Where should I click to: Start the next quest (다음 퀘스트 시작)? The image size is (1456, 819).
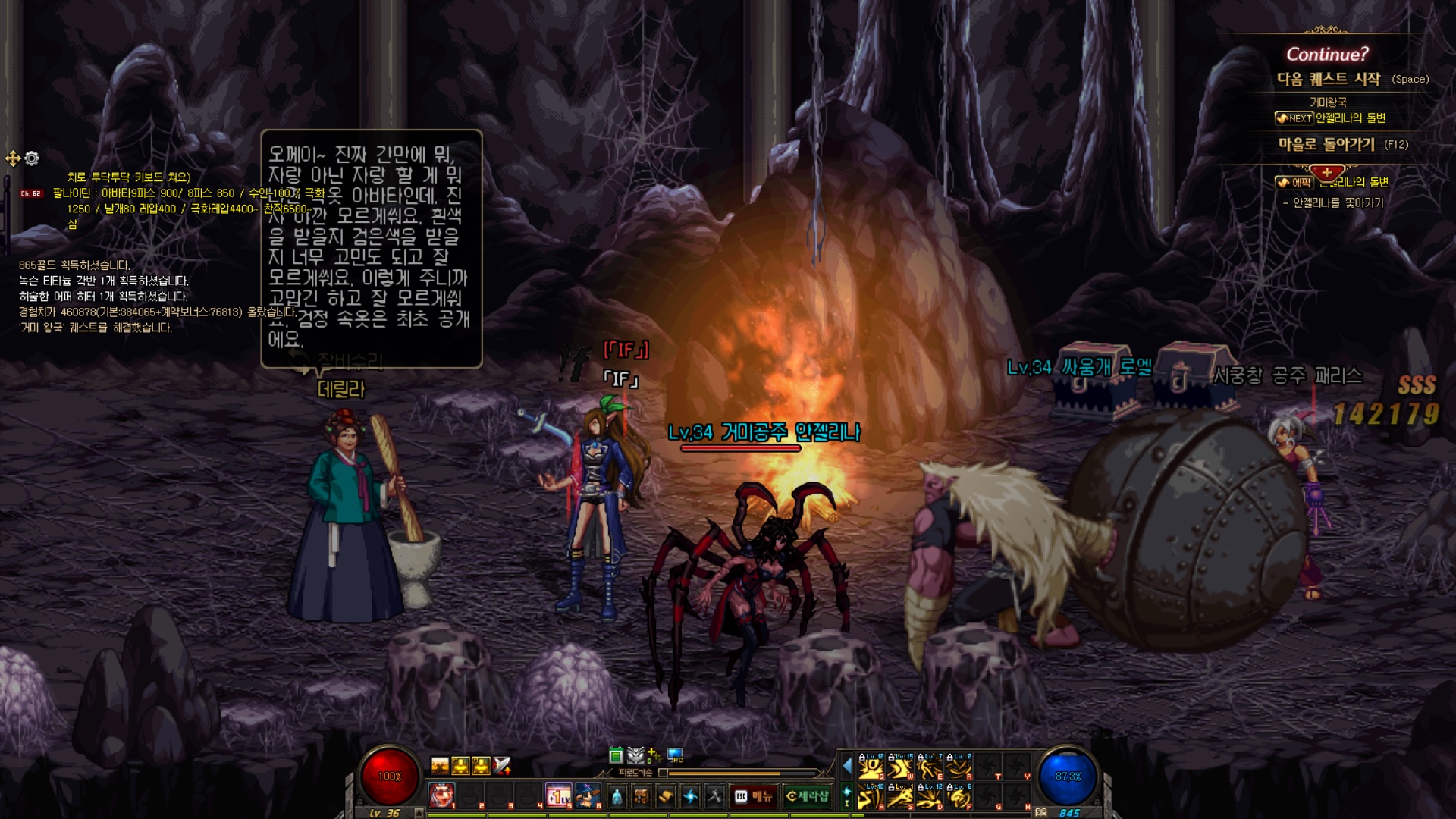pyautogui.click(x=1329, y=79)
